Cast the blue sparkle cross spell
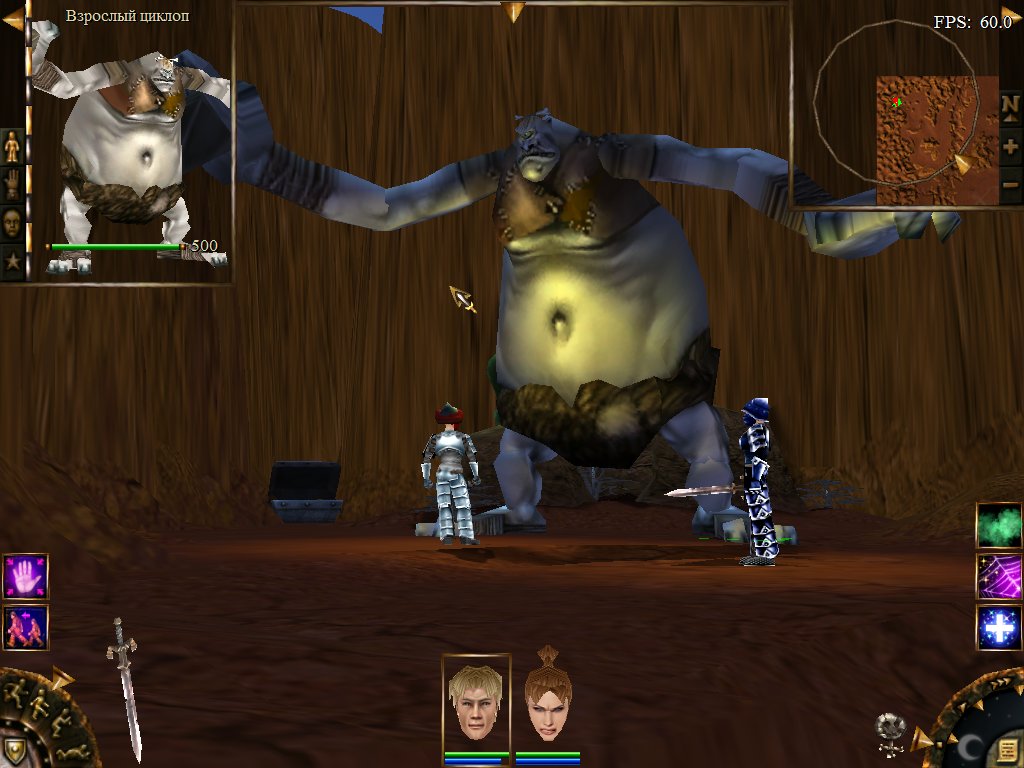 tap(999, 627)
